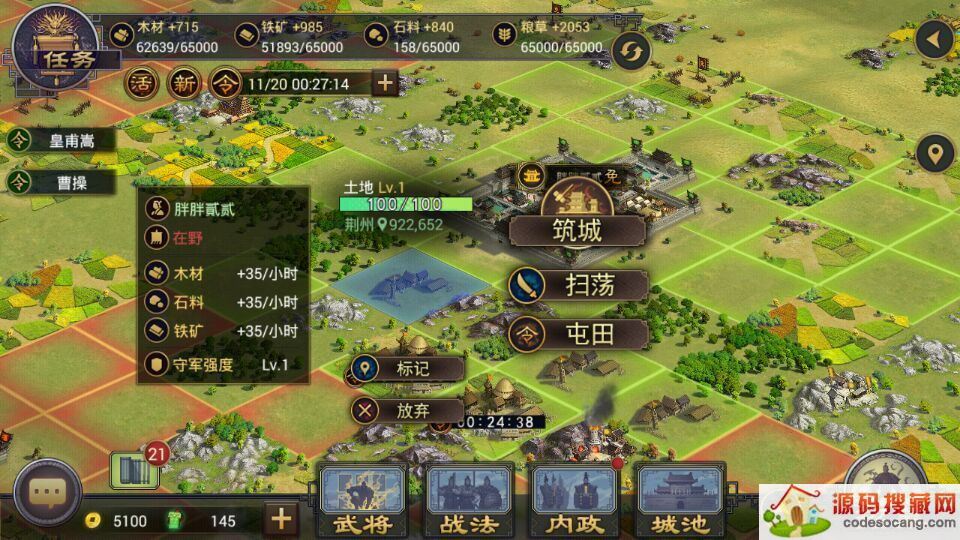Screen dimensions: 960x540
Task: Tap the circular refresh arrows icon
Action: 632,49
